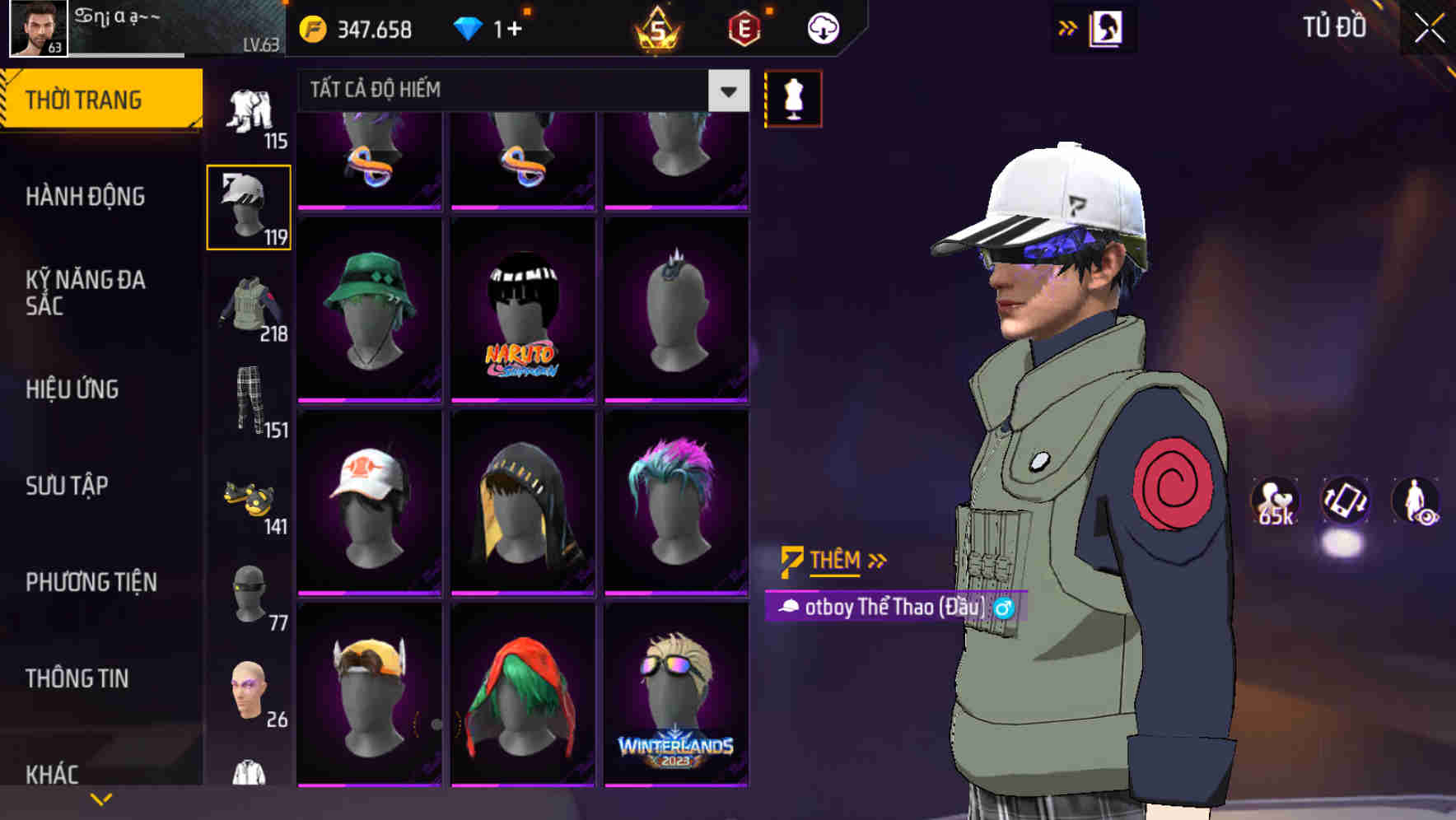Screen dimensions: 1456x820
Task: Toggle the vest category showing 218 items
Action: (250, 305)
